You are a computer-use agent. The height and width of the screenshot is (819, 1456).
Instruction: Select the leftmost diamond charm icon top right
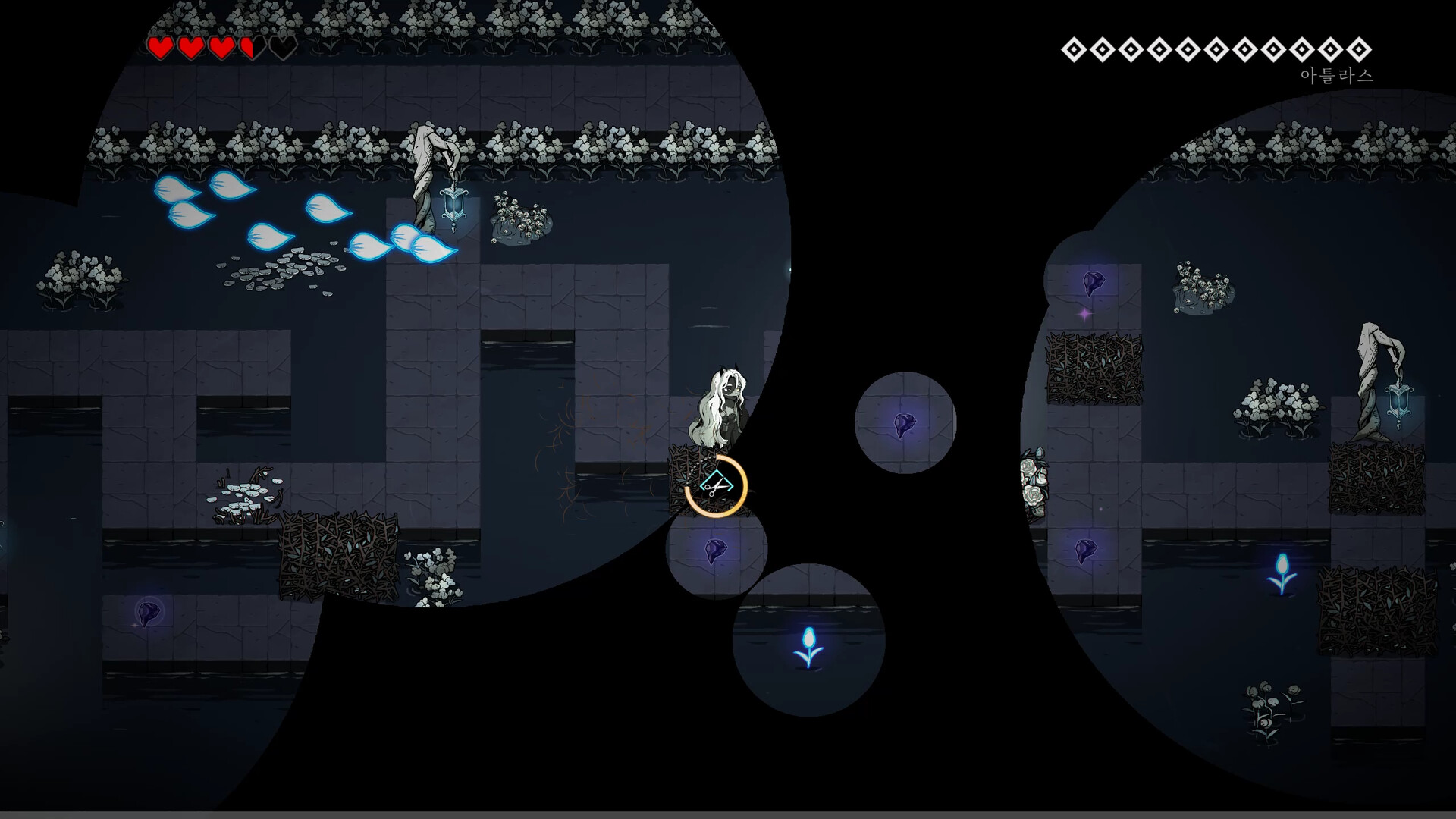1073,50
